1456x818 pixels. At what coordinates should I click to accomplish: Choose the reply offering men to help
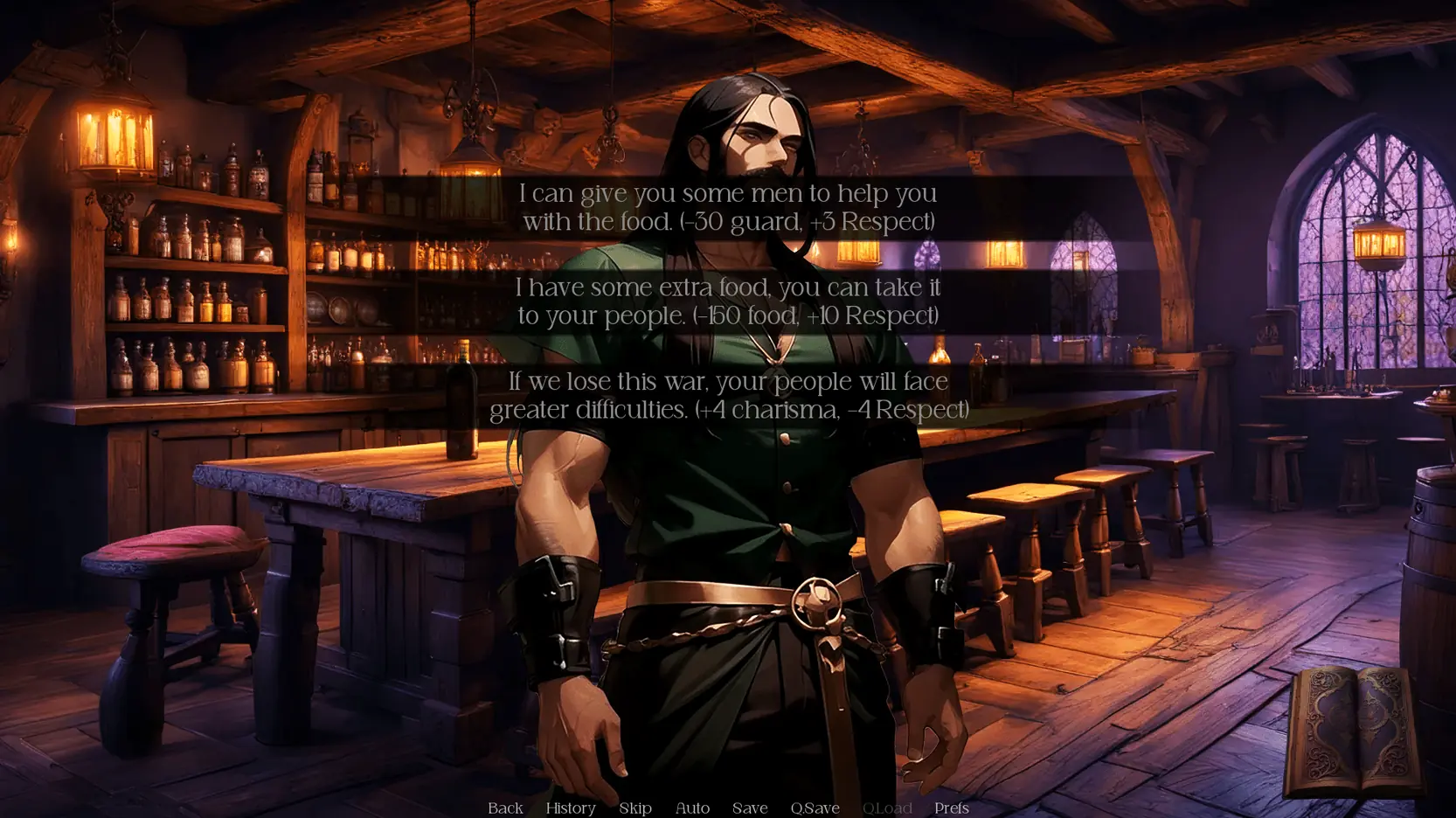tap(728, 208)
